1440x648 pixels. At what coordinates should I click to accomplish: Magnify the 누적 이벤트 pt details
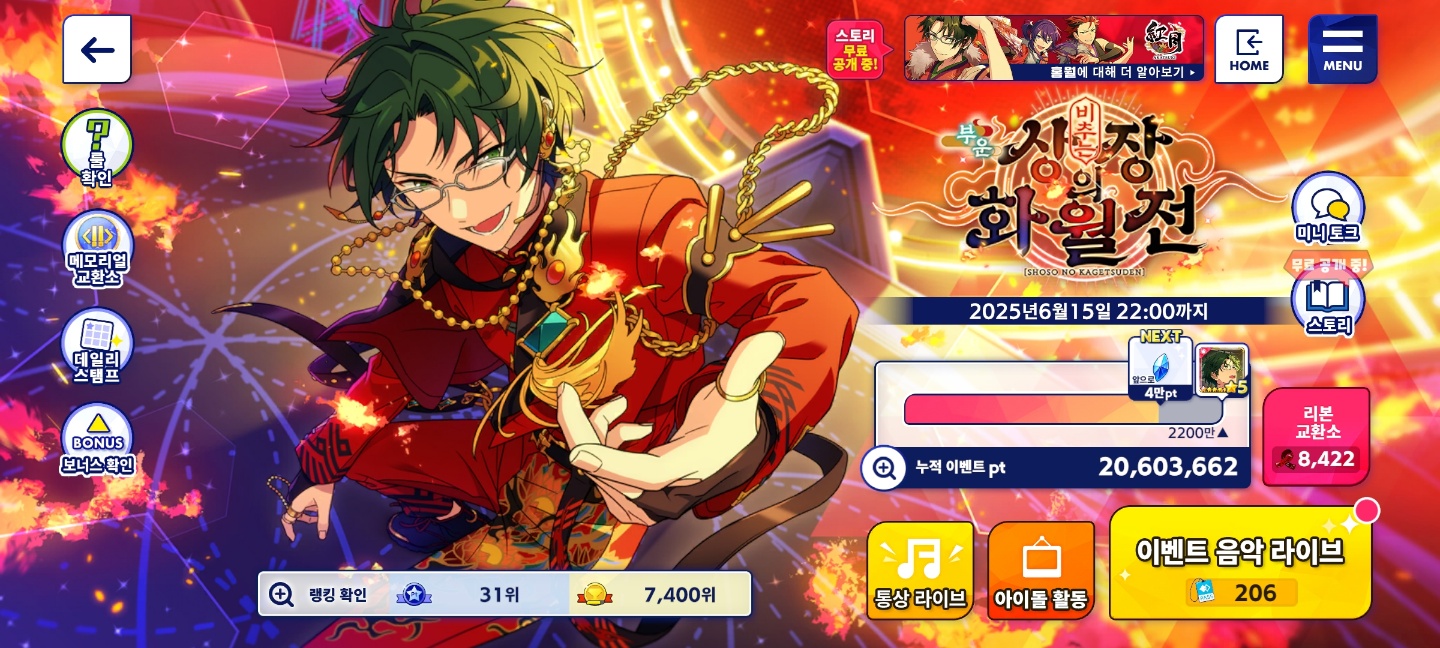pyautogui.click(x=884, y=467)
